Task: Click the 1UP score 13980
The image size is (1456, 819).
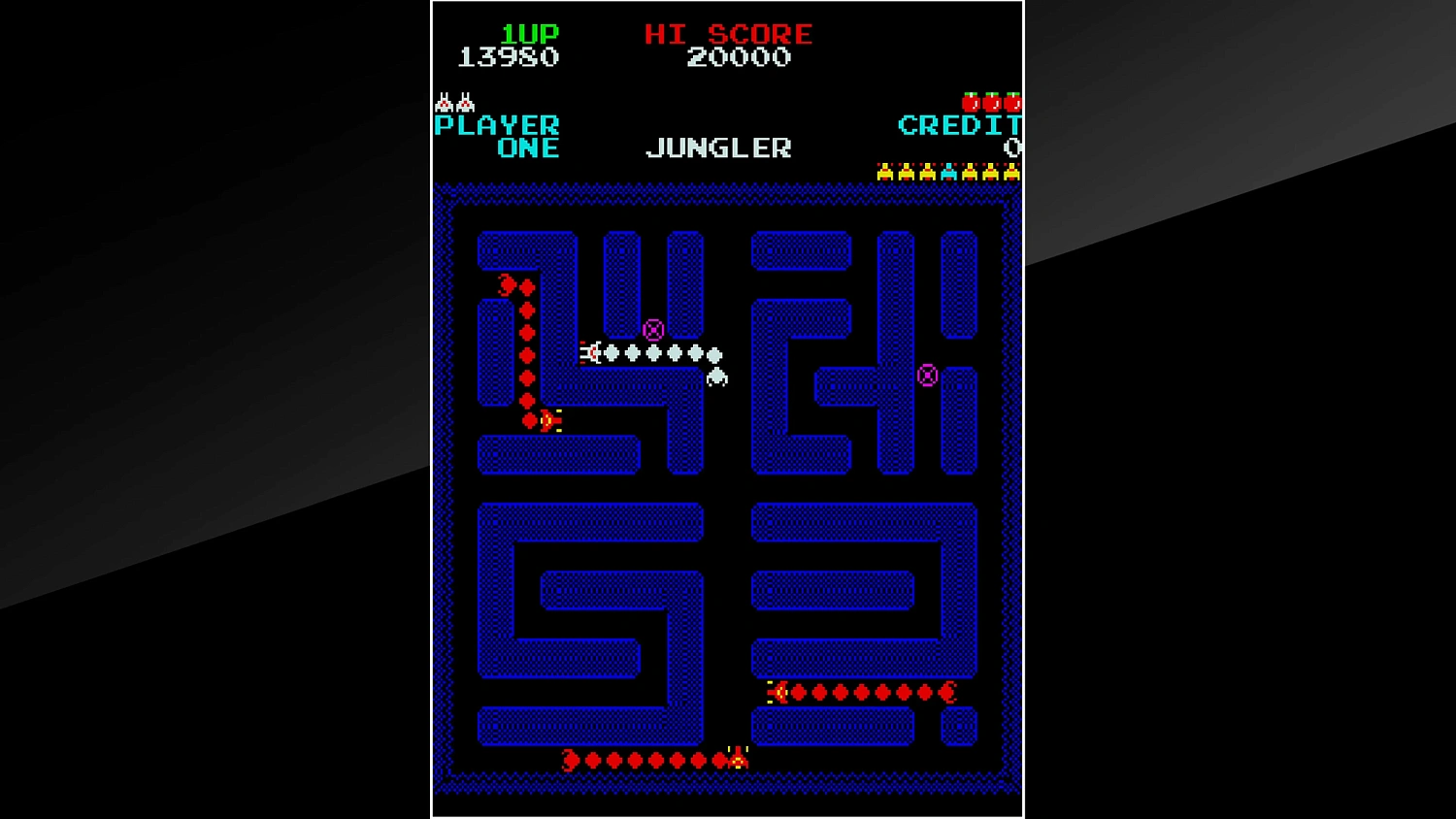Action: click(x=509, y=56)
